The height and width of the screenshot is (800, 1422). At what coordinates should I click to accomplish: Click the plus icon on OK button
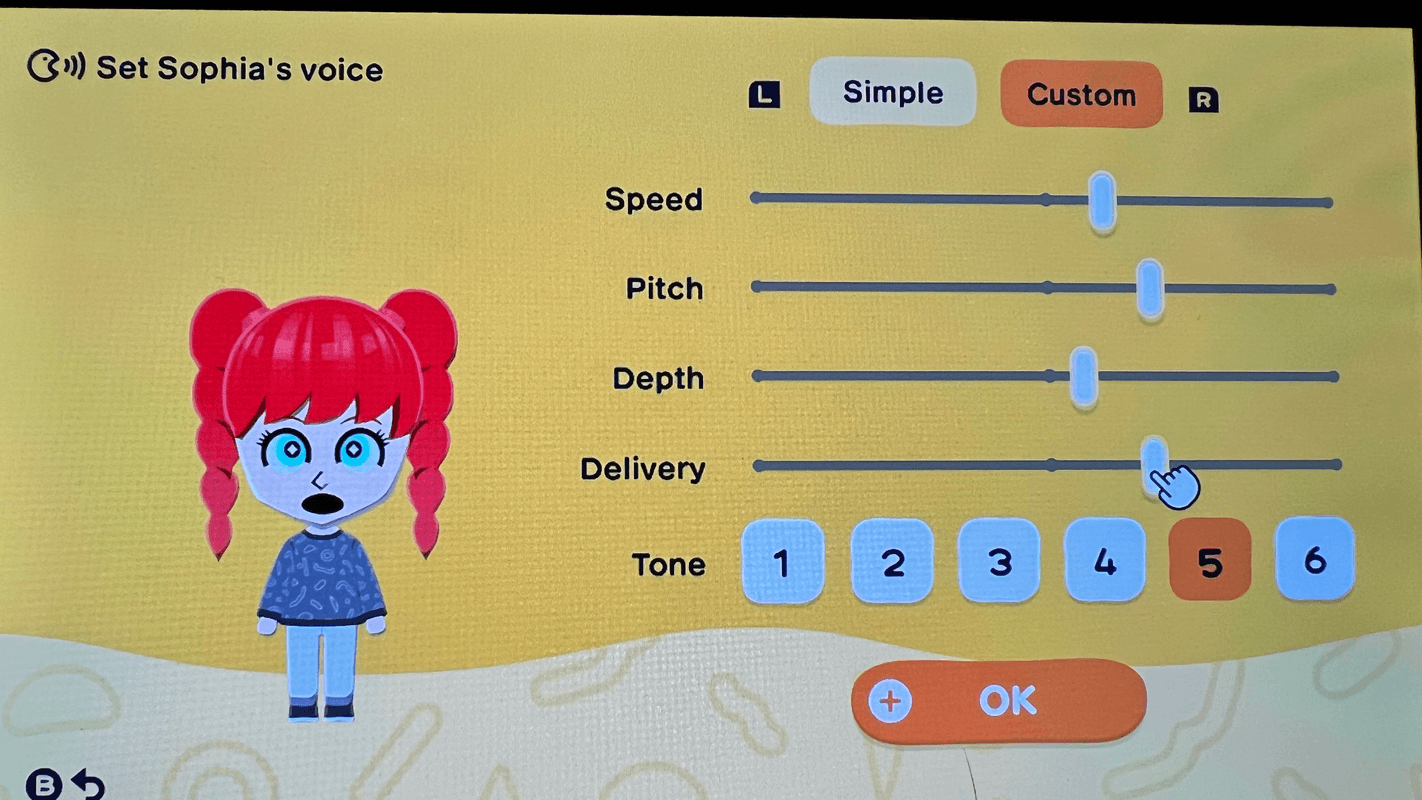coord(890,701)
